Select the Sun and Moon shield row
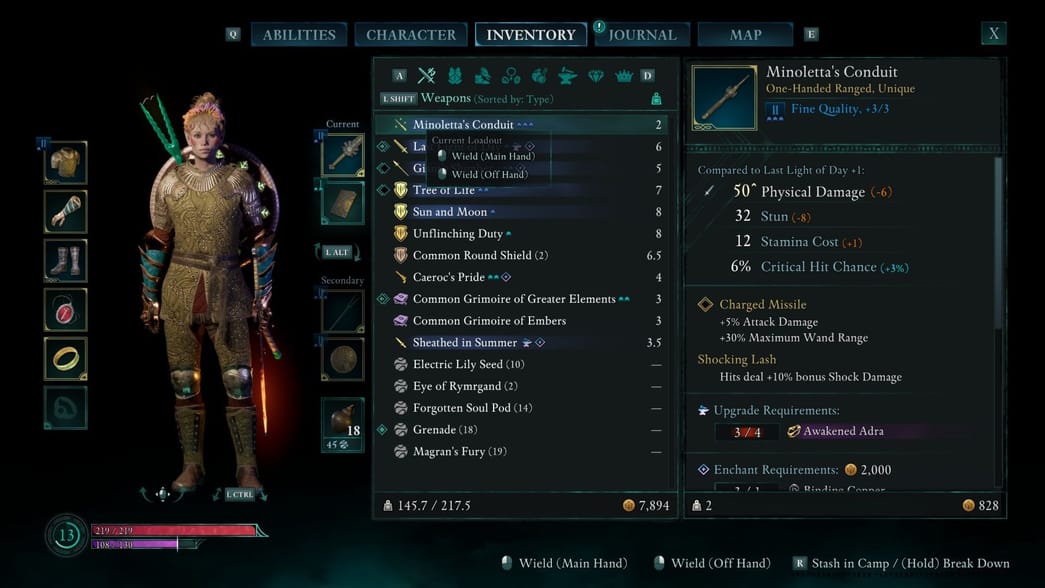This screenshot has width=1045, height=588. 450,212
